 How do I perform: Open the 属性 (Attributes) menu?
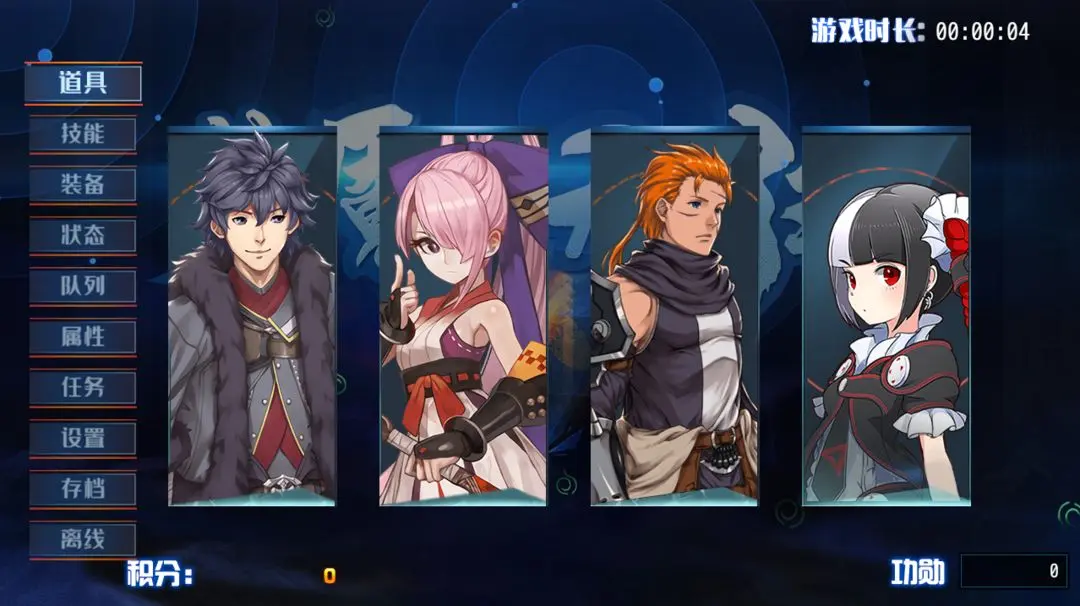tap(83, 337)
